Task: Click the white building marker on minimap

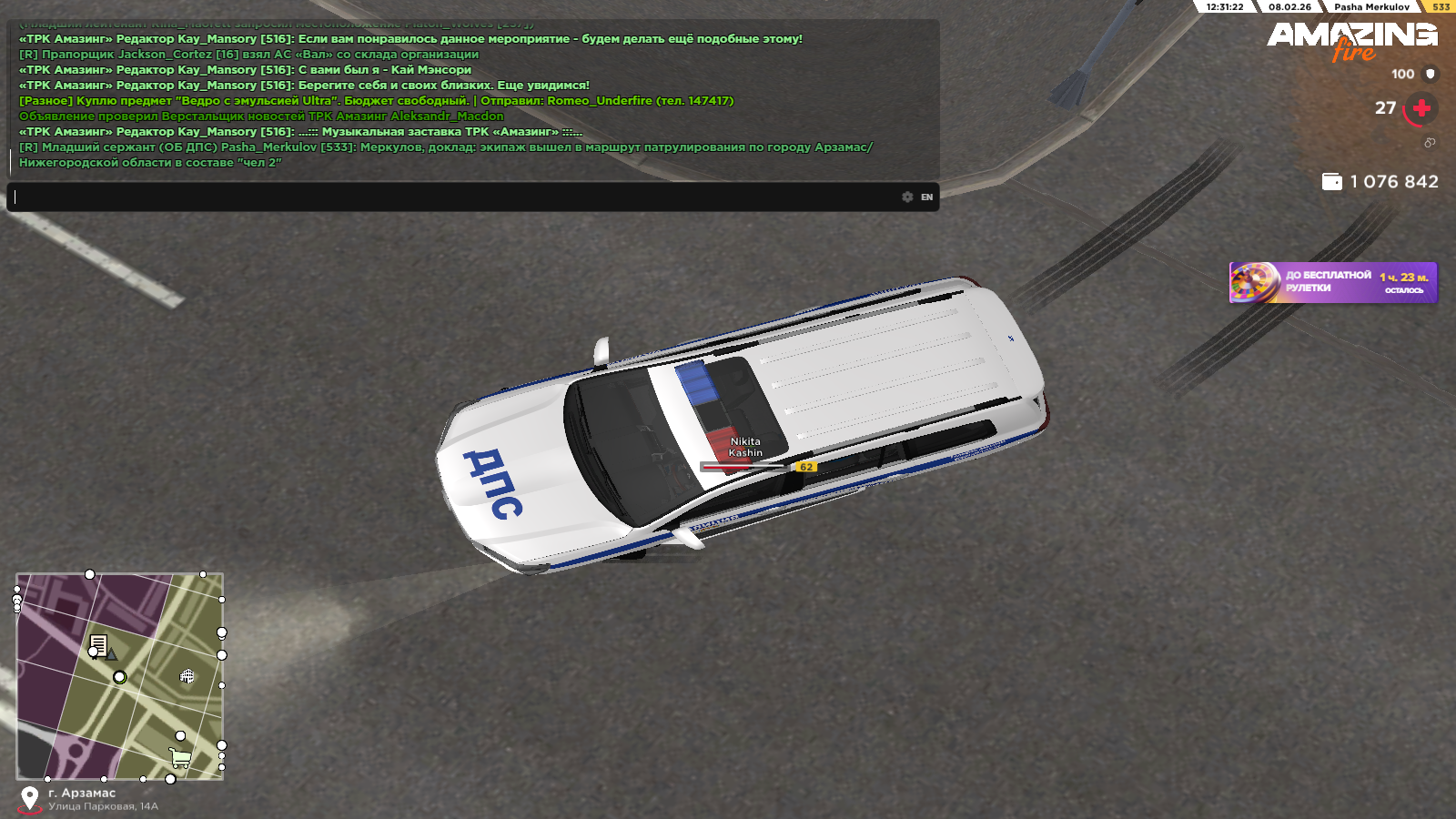Action: point(187,676)
